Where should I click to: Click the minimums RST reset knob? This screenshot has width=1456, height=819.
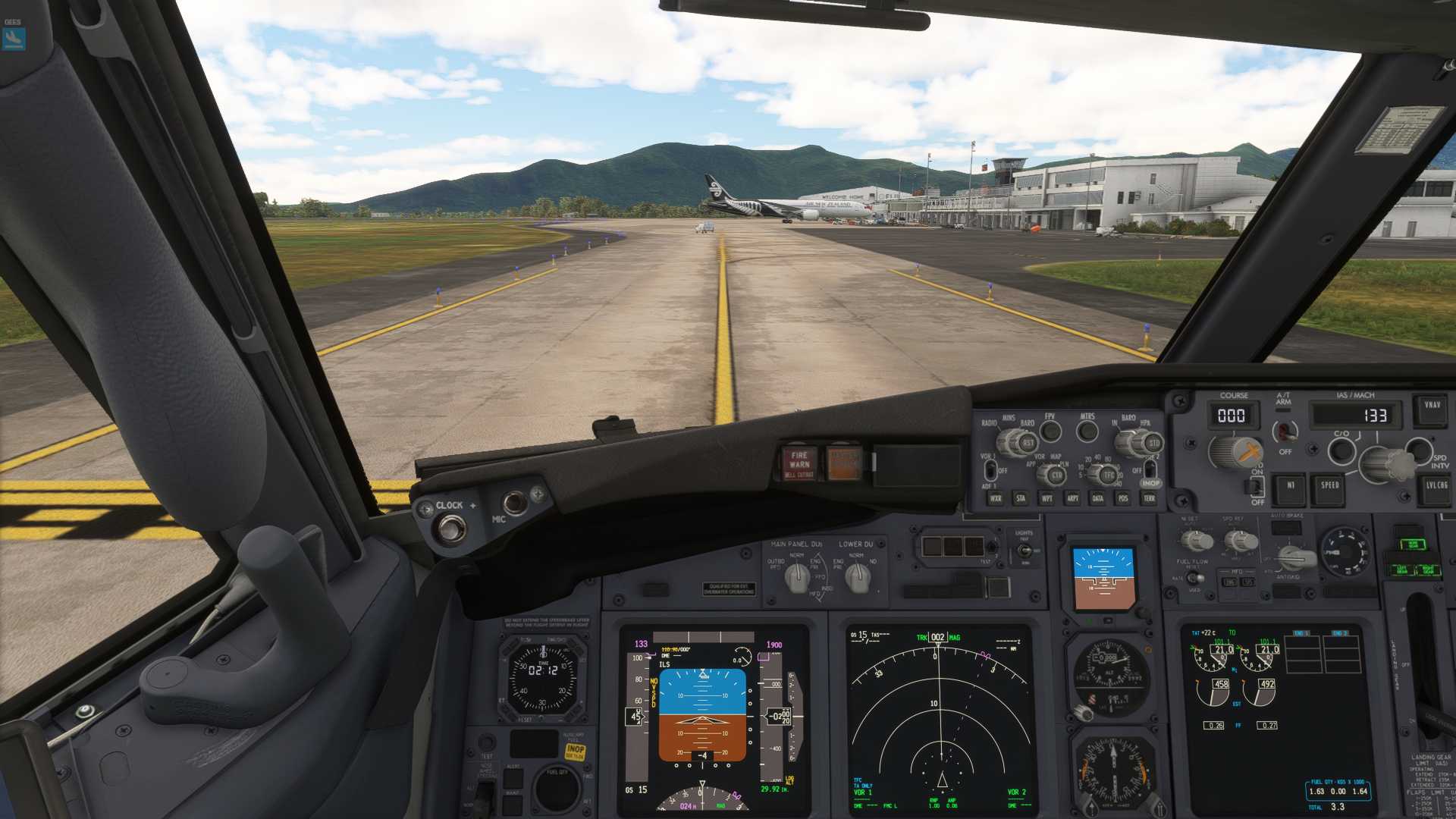[x=1028, y=442]
